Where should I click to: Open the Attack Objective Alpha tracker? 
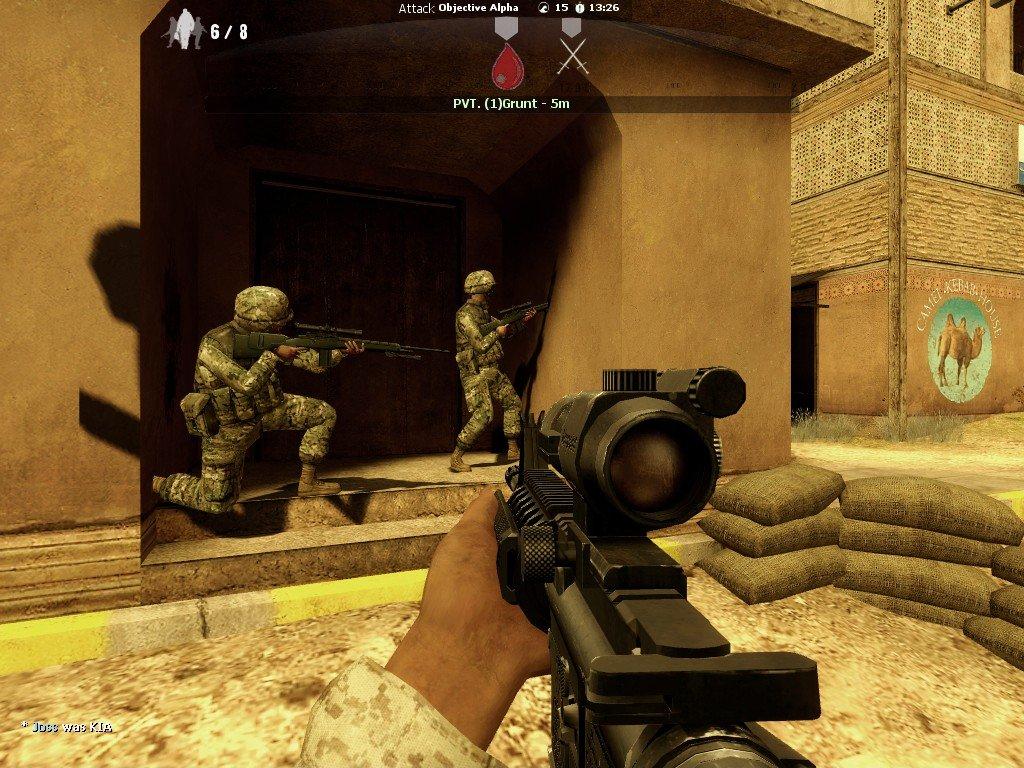point(462,8)
